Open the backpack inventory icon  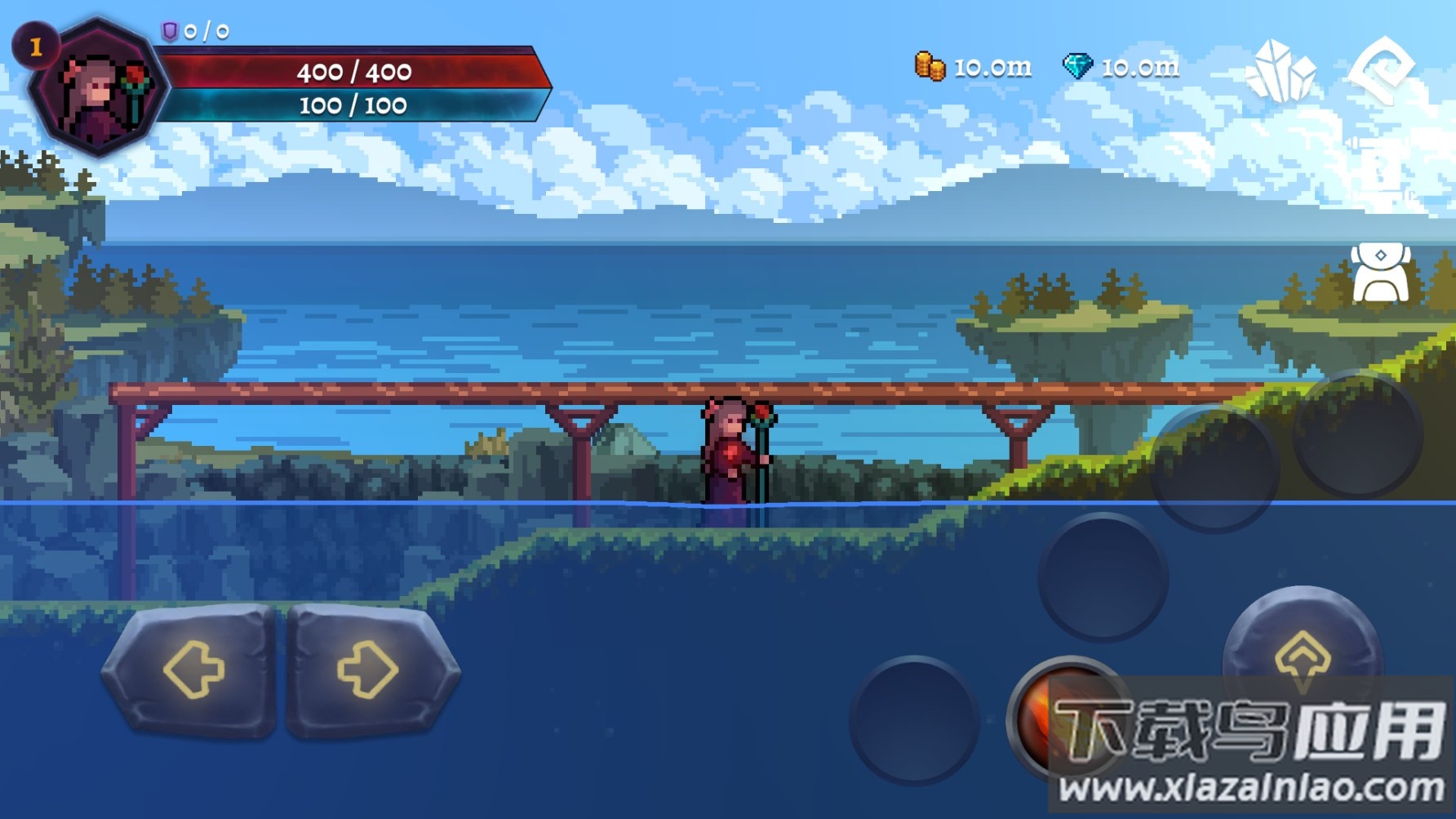click(x=1380, y=274)
